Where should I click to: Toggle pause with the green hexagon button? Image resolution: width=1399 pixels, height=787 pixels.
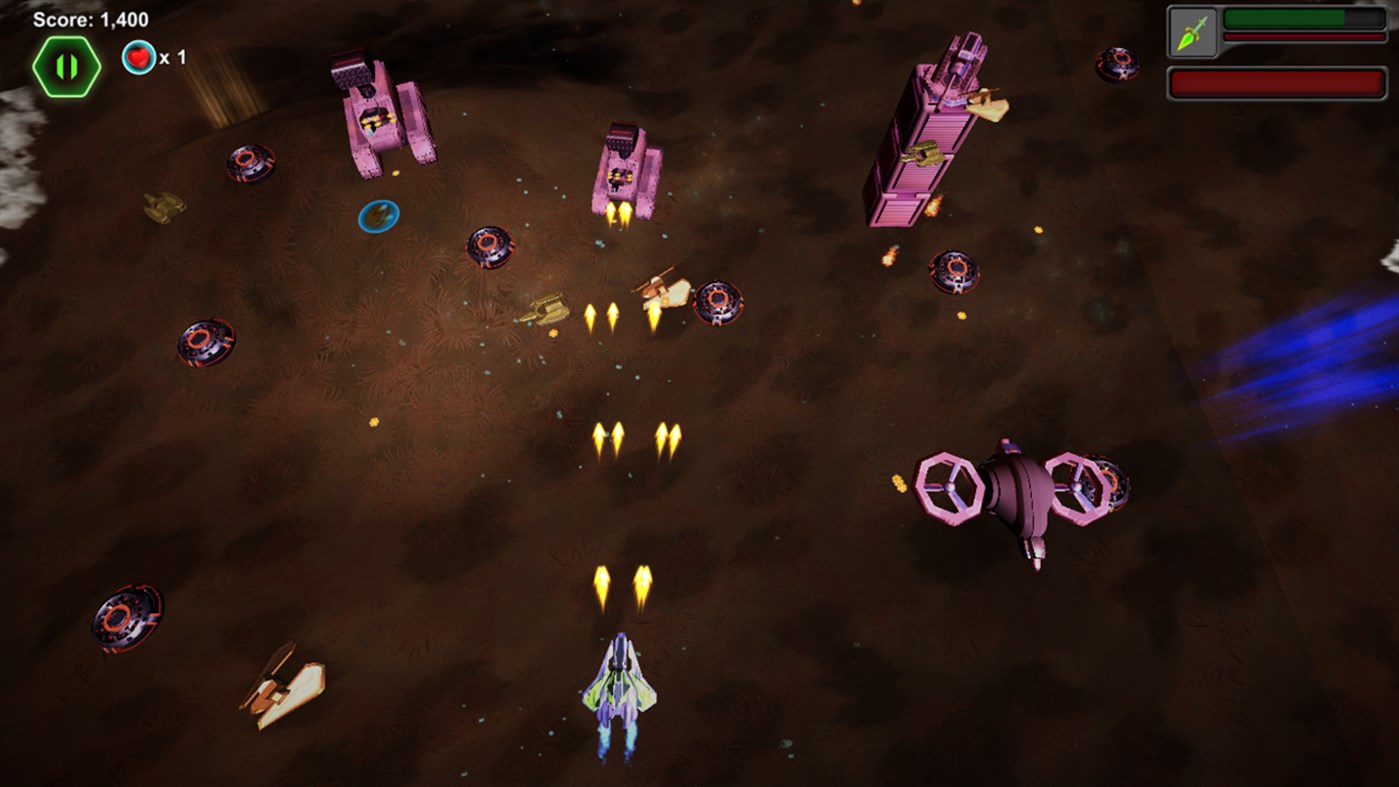[x=66, y=64]
